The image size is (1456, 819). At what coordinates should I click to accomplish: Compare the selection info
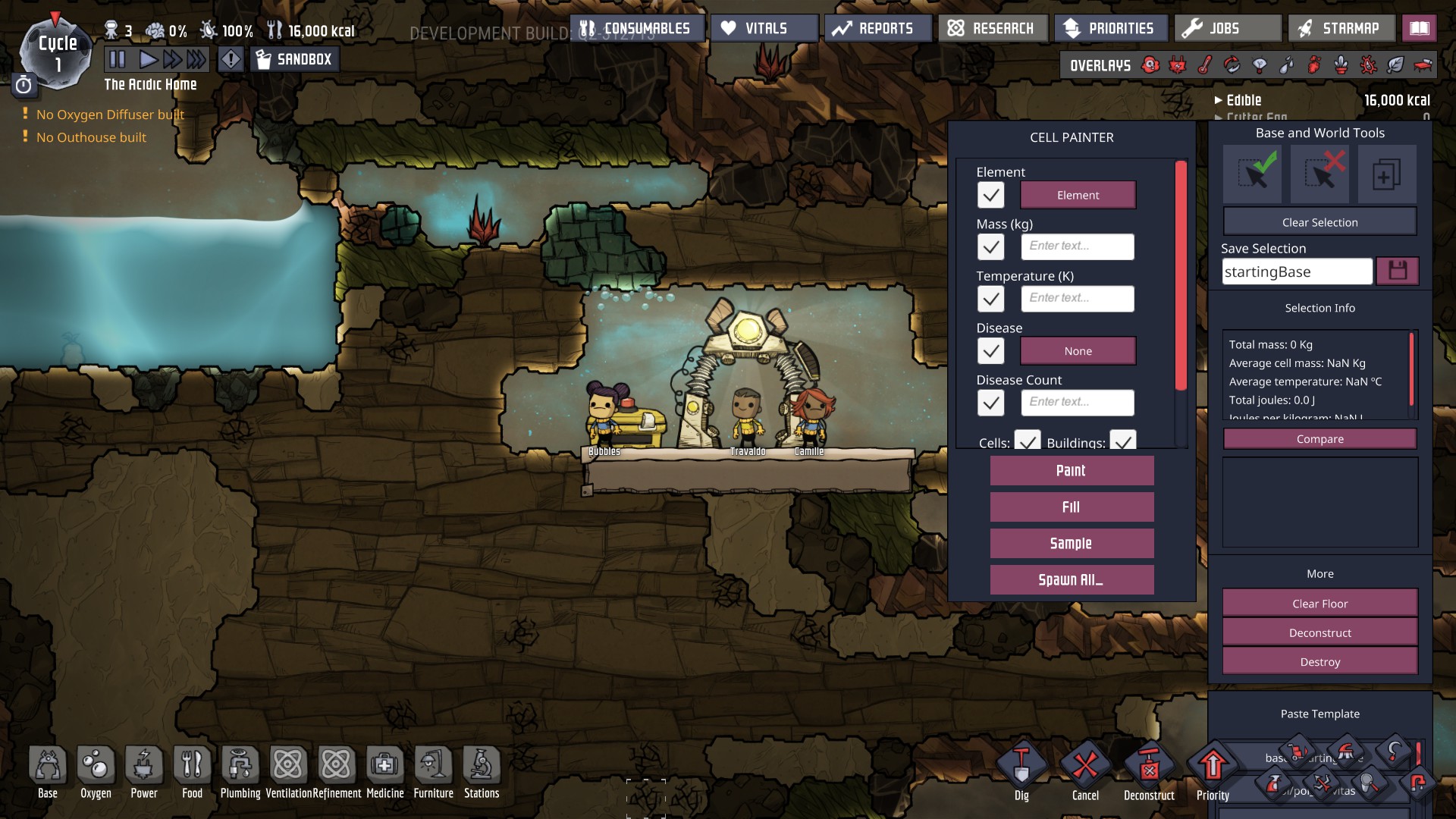tap(1319, 439)
